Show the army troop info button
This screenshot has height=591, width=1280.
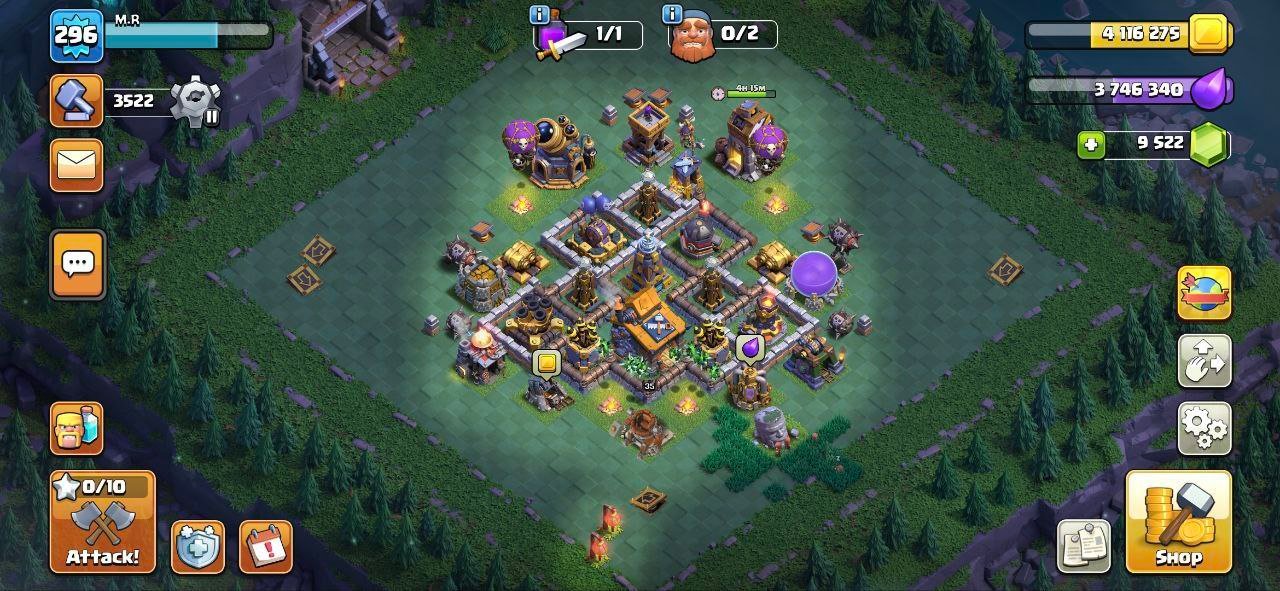(540, 15)
